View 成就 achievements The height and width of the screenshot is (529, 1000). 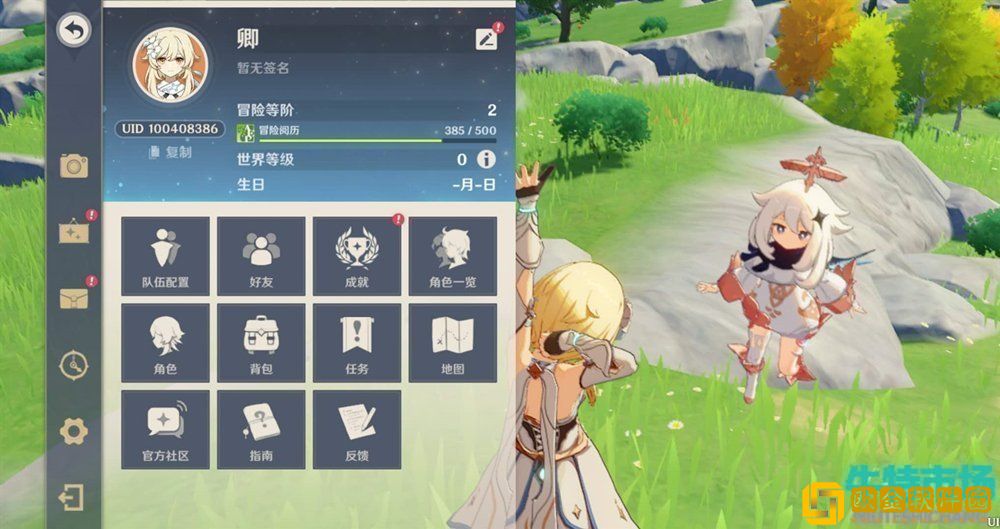pos(357,256)
